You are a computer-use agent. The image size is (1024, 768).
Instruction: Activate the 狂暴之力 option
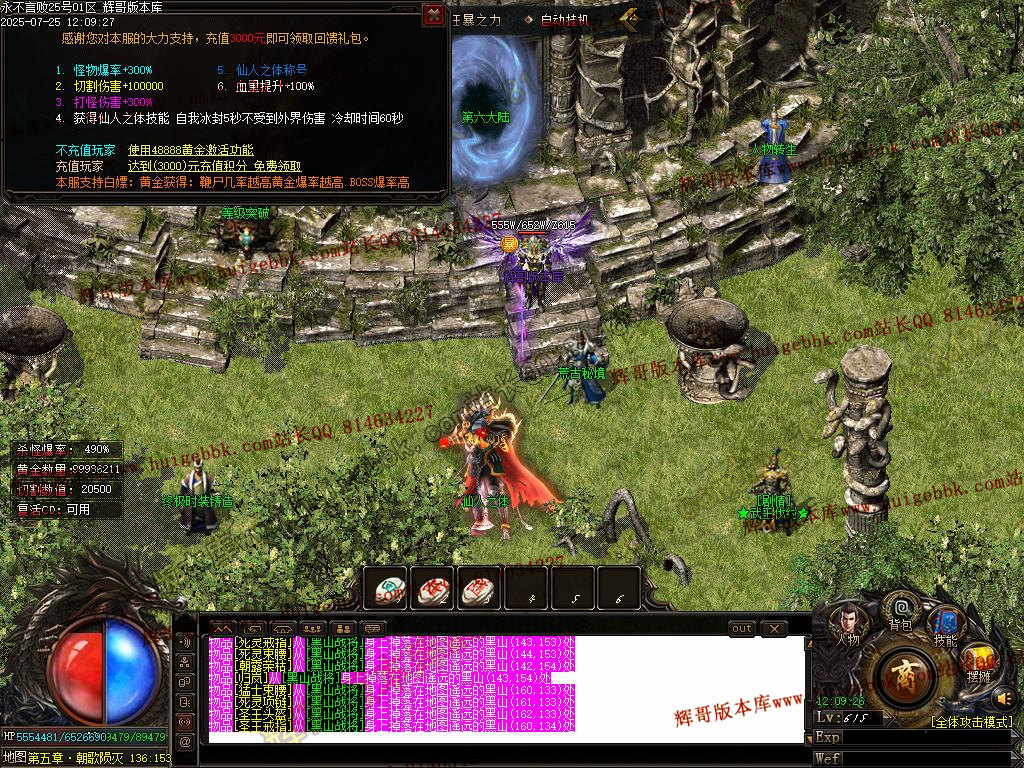click(476, 19)
